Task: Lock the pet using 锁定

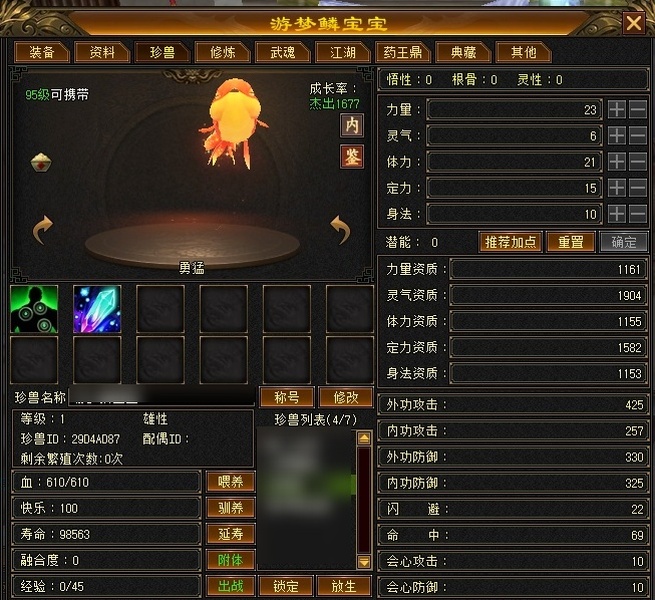Action: point(286,586)
